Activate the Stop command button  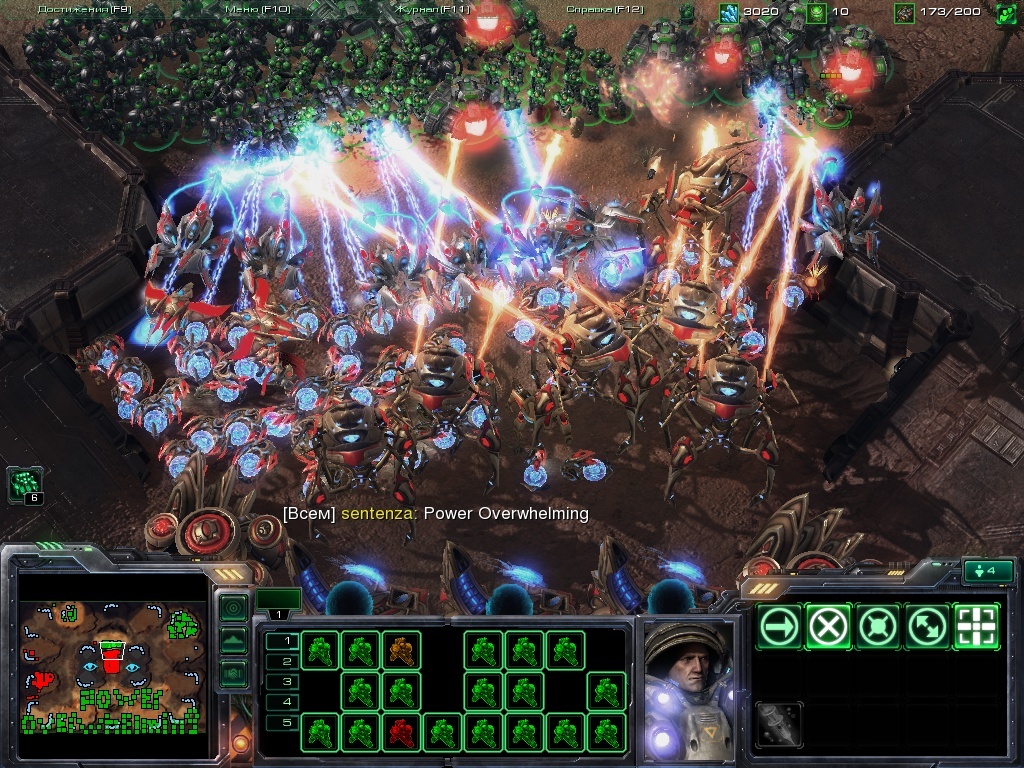pos(829,627)
